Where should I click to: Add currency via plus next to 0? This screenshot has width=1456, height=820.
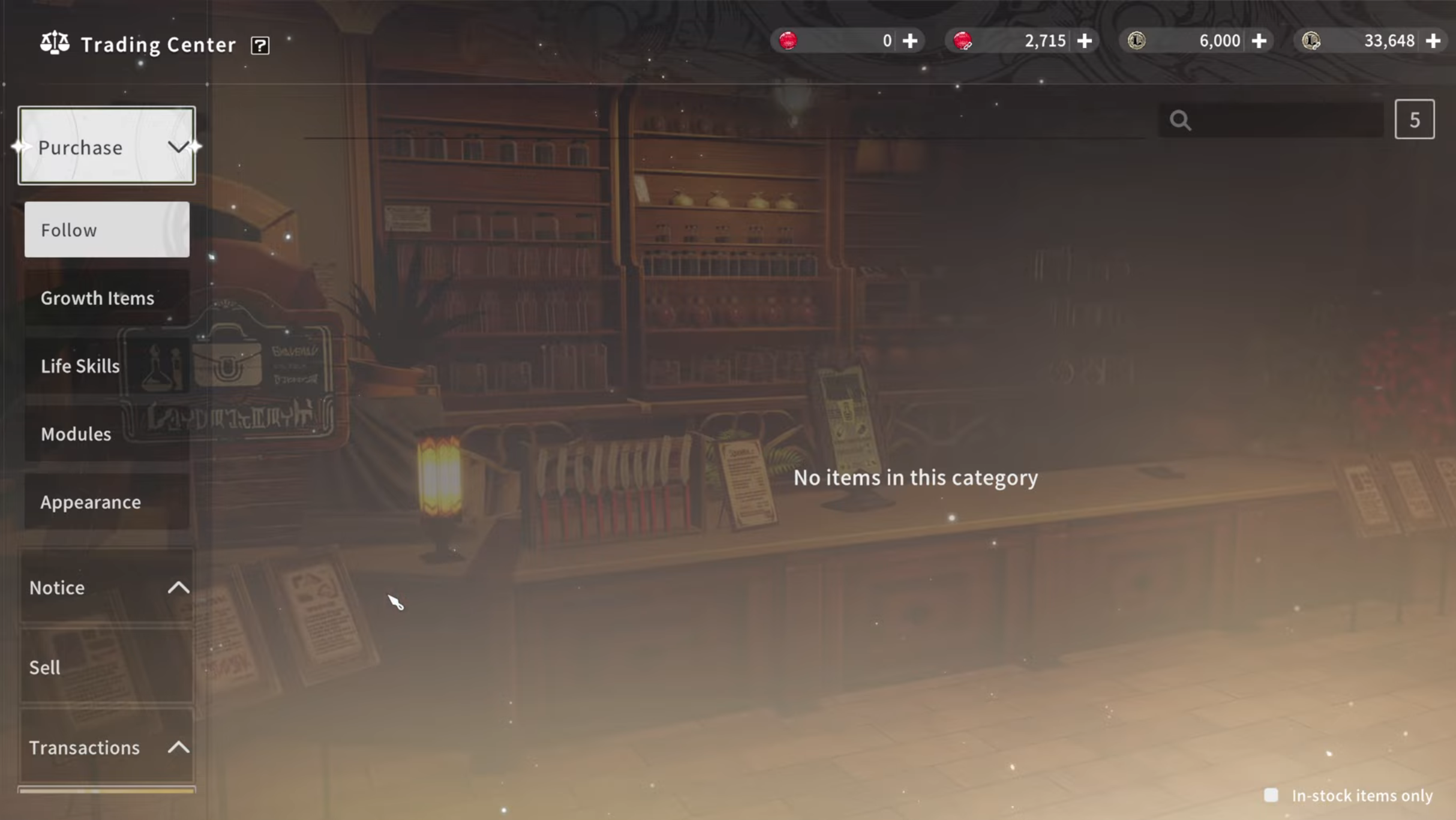[x=910, y=41]
